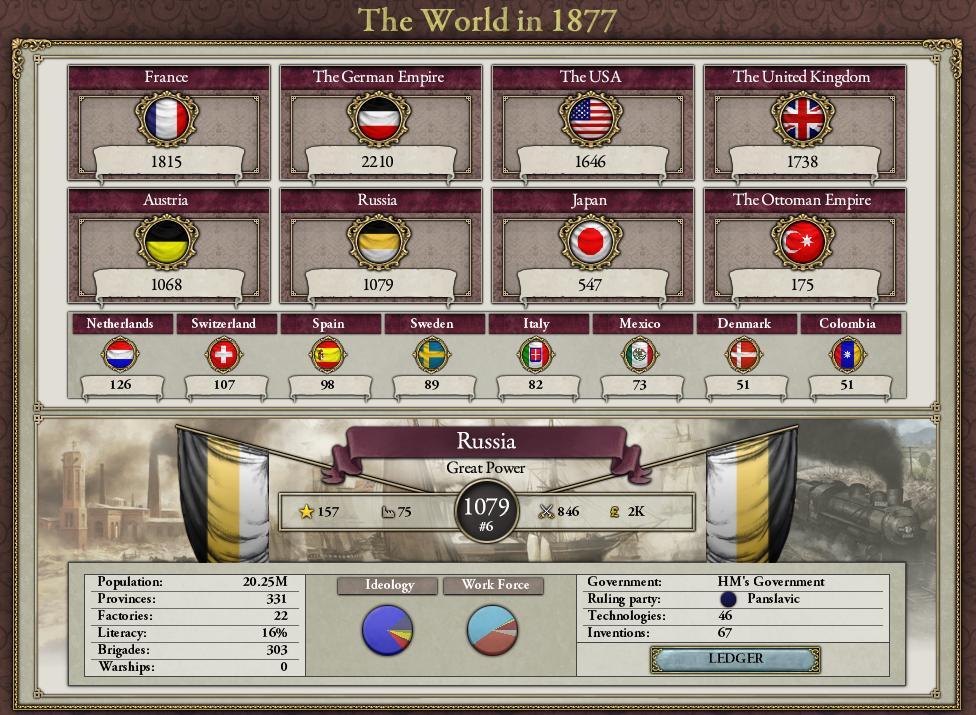Select the Italy flag

point(536,354)
